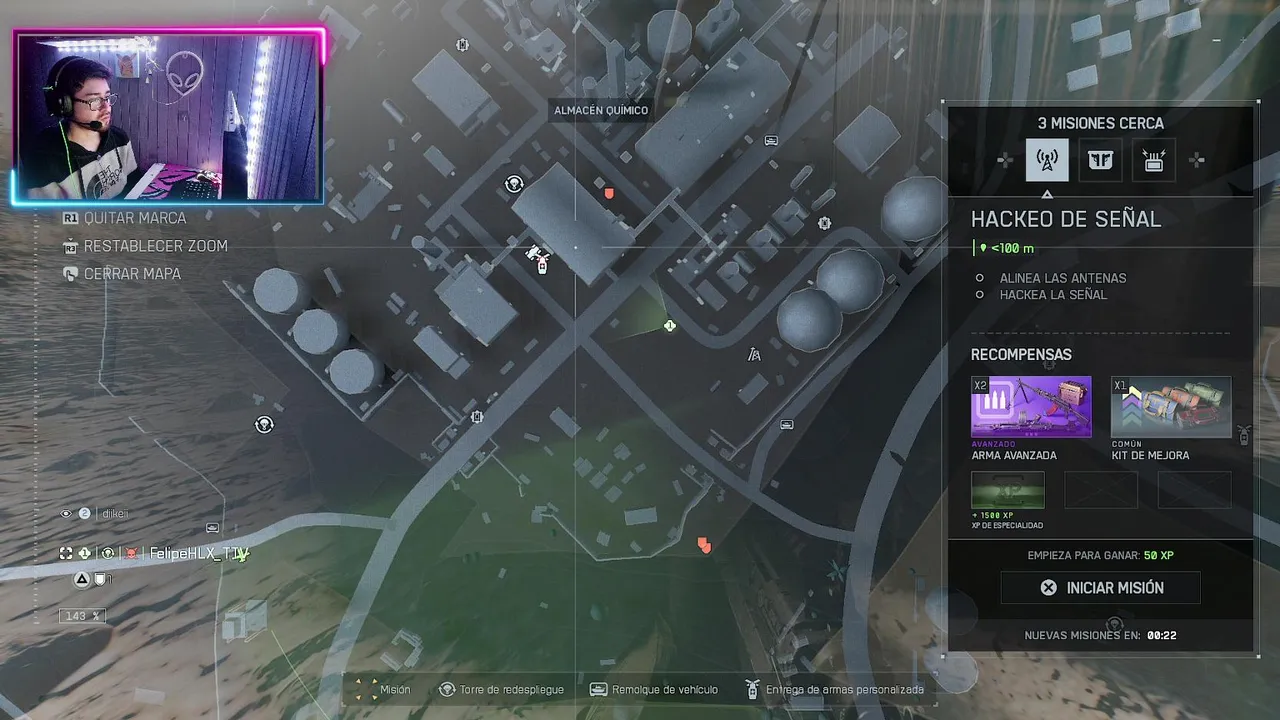Select the antenna tower marker on map
Image resolution: width=1280 pixels, height=720 pixels.
point(754,354)
